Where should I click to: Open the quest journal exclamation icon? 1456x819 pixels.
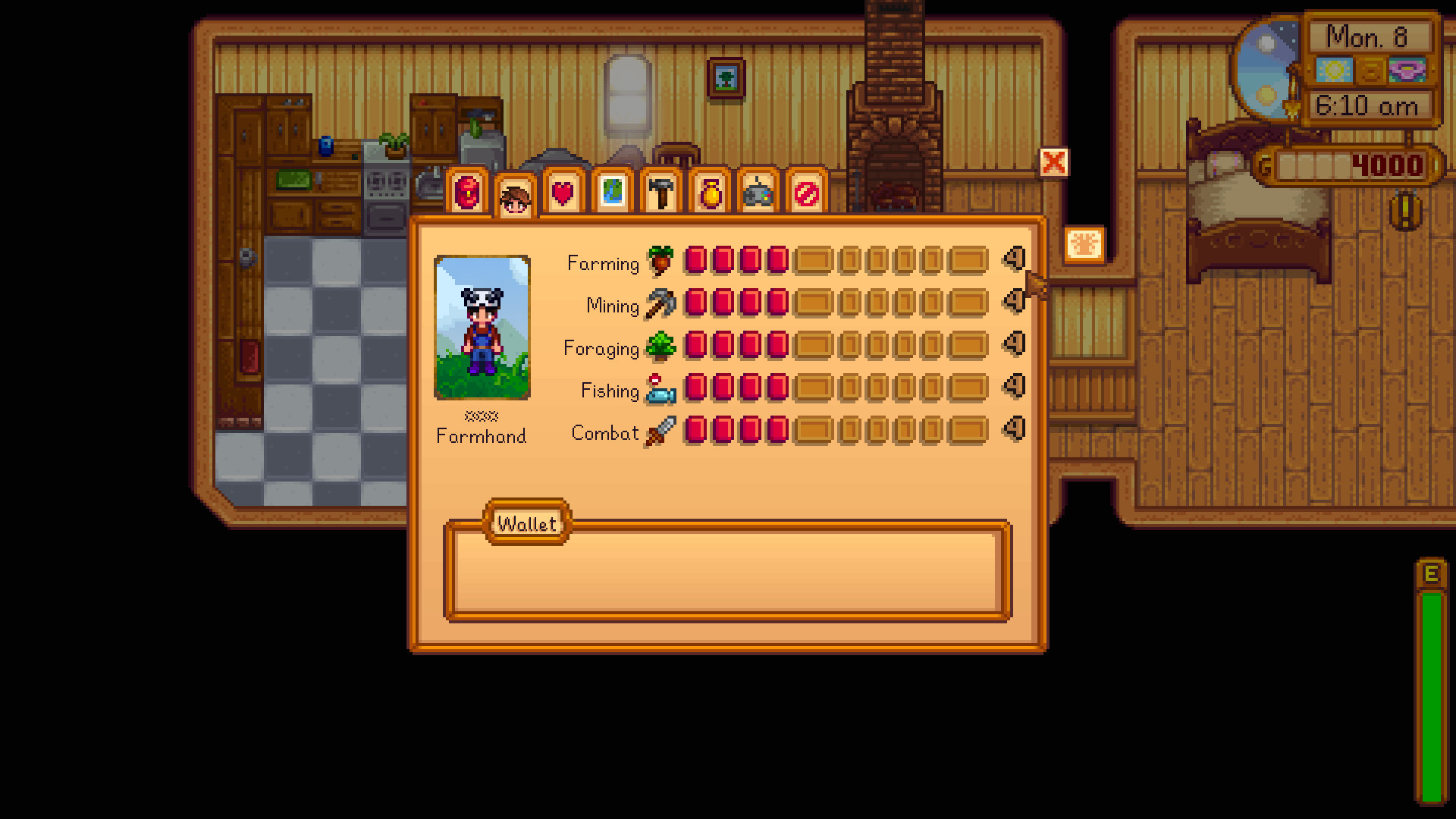click(x=1405, y=212)
